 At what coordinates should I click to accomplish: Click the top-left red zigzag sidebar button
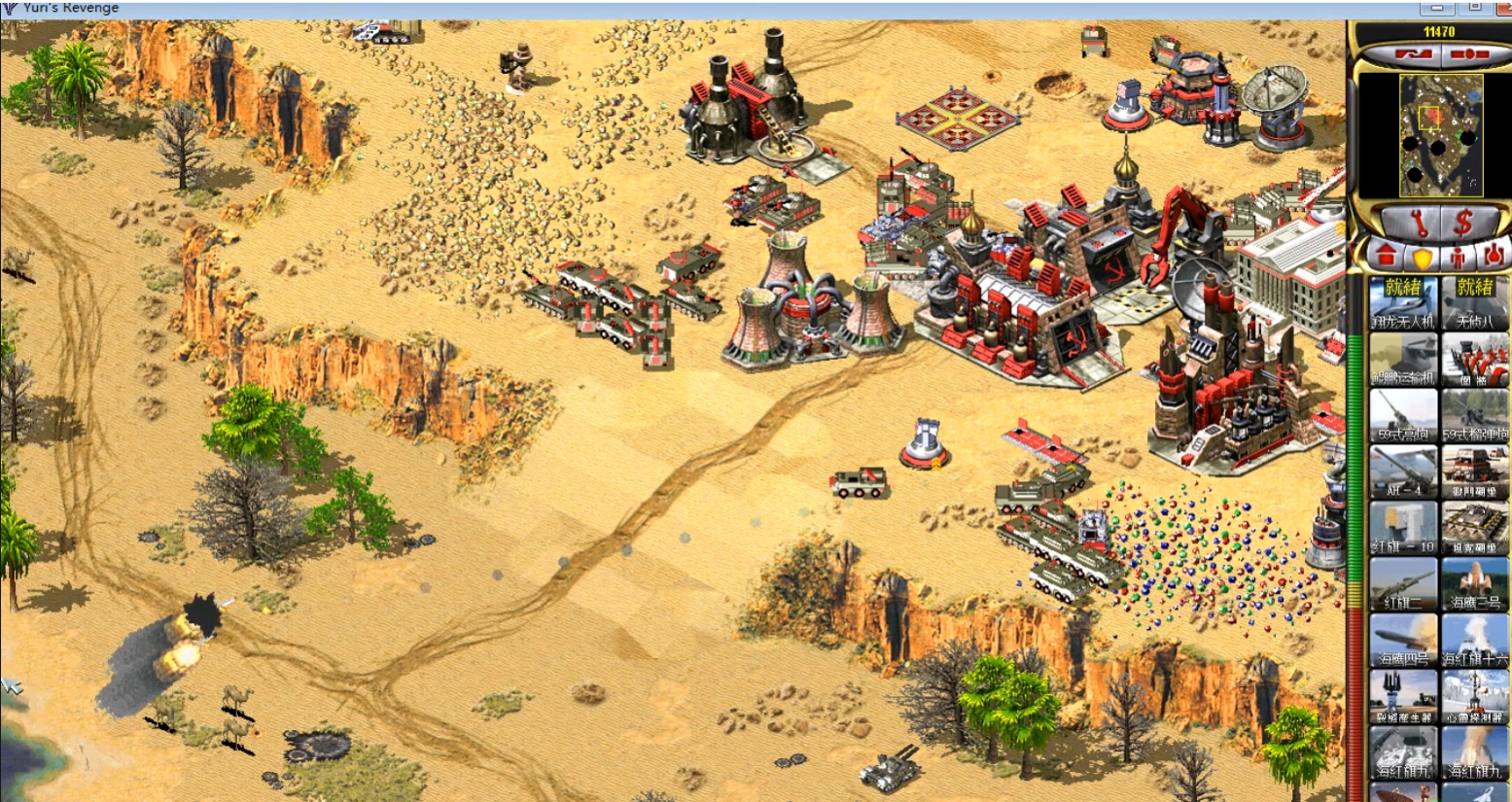click(1412, 54)
